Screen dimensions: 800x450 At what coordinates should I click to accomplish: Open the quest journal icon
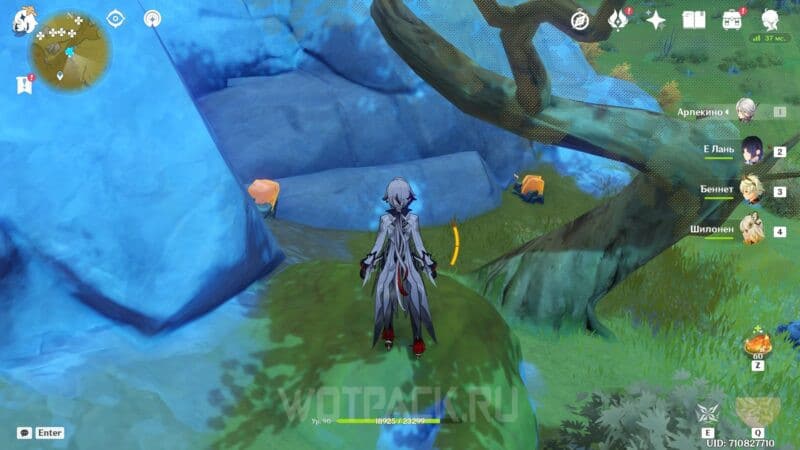click(24, 86)
